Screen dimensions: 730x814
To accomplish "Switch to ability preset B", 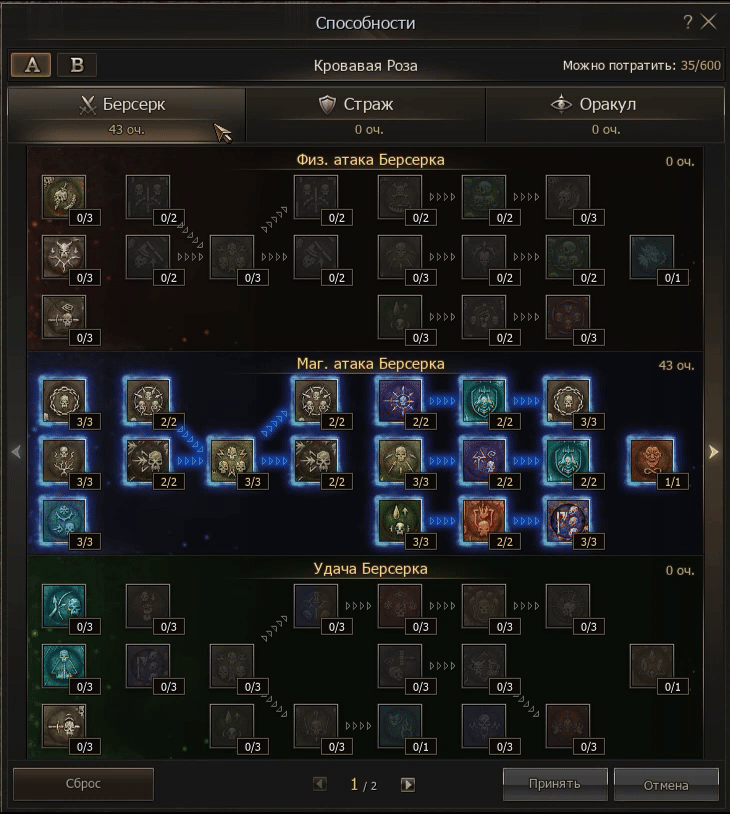I will tap(77, 65).
